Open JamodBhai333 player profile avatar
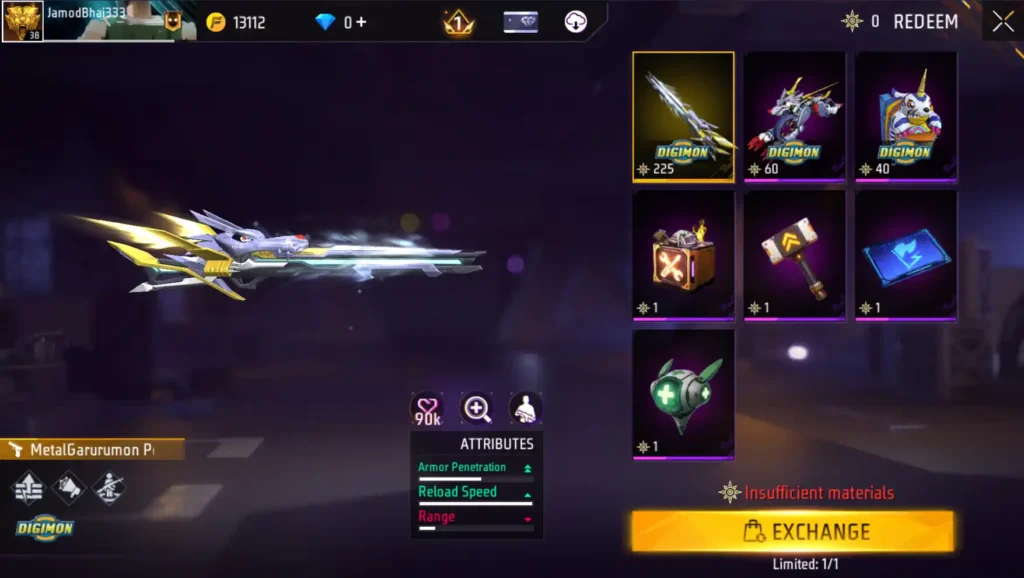Viewport: 1024px width, 578px height. point(22,21)
